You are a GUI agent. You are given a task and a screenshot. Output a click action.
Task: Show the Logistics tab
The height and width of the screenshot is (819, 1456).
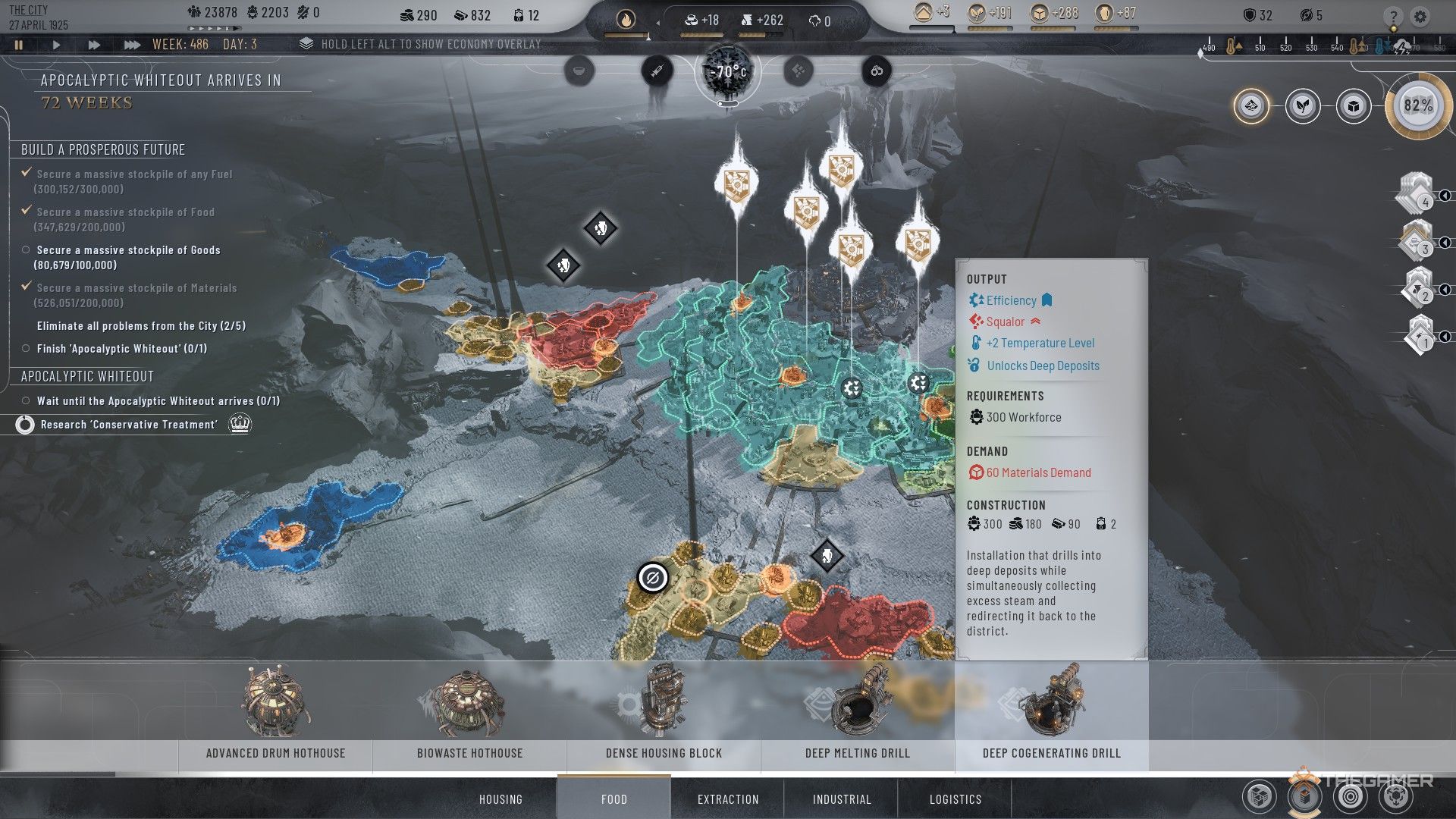(955, 799)
